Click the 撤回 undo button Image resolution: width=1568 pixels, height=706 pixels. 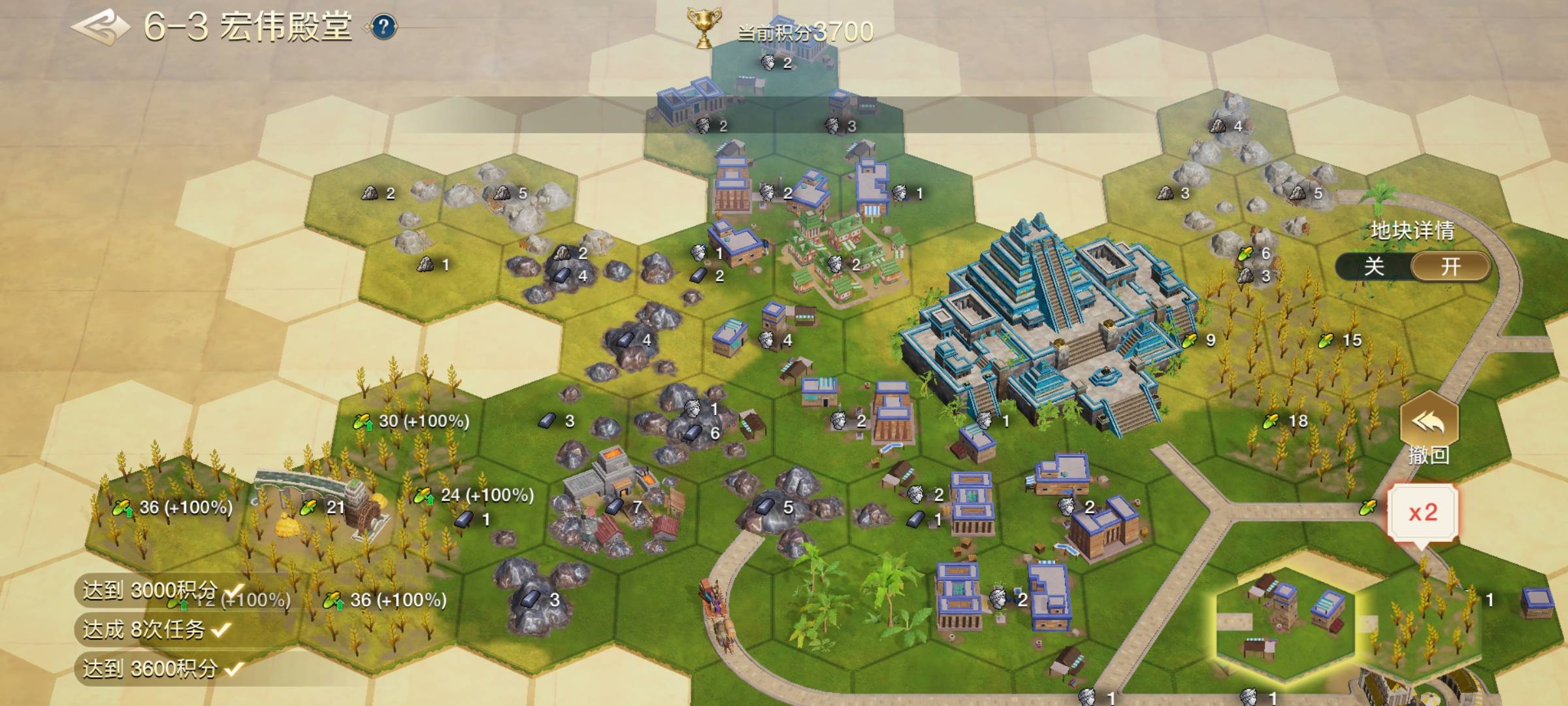pos(1429,428)
